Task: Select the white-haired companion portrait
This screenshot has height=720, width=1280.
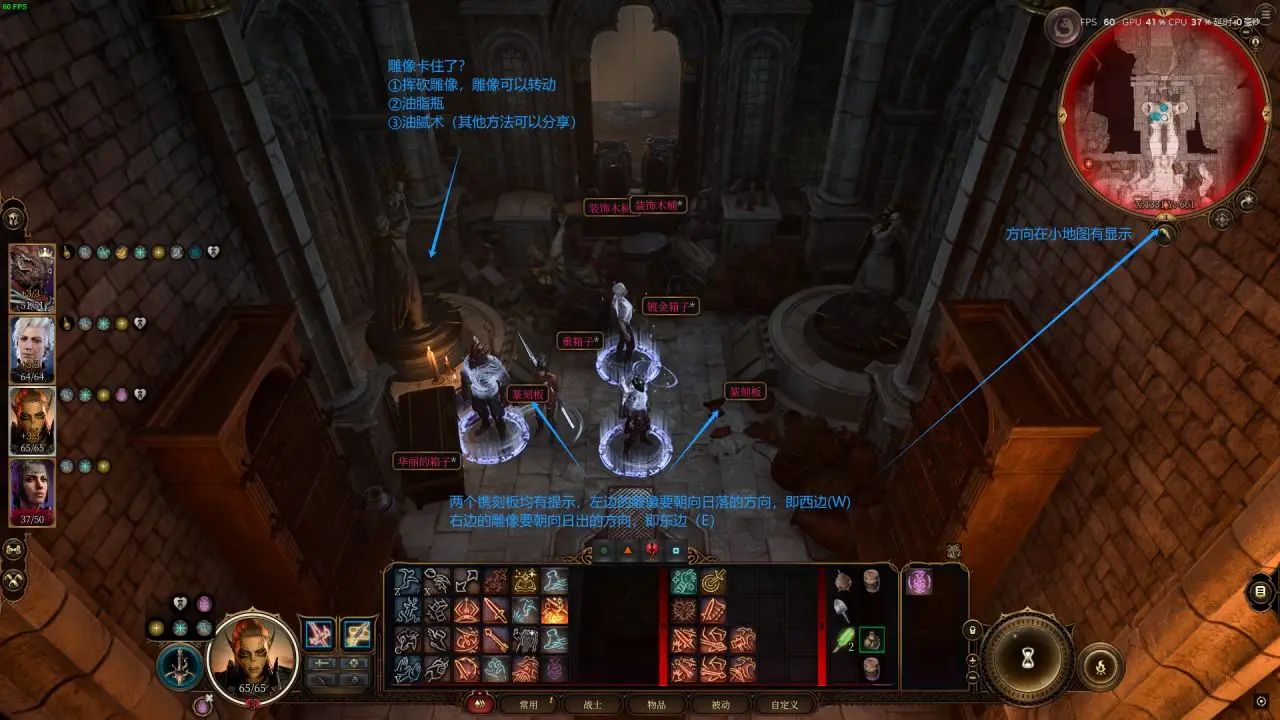Action: click(x=32, y=349)
